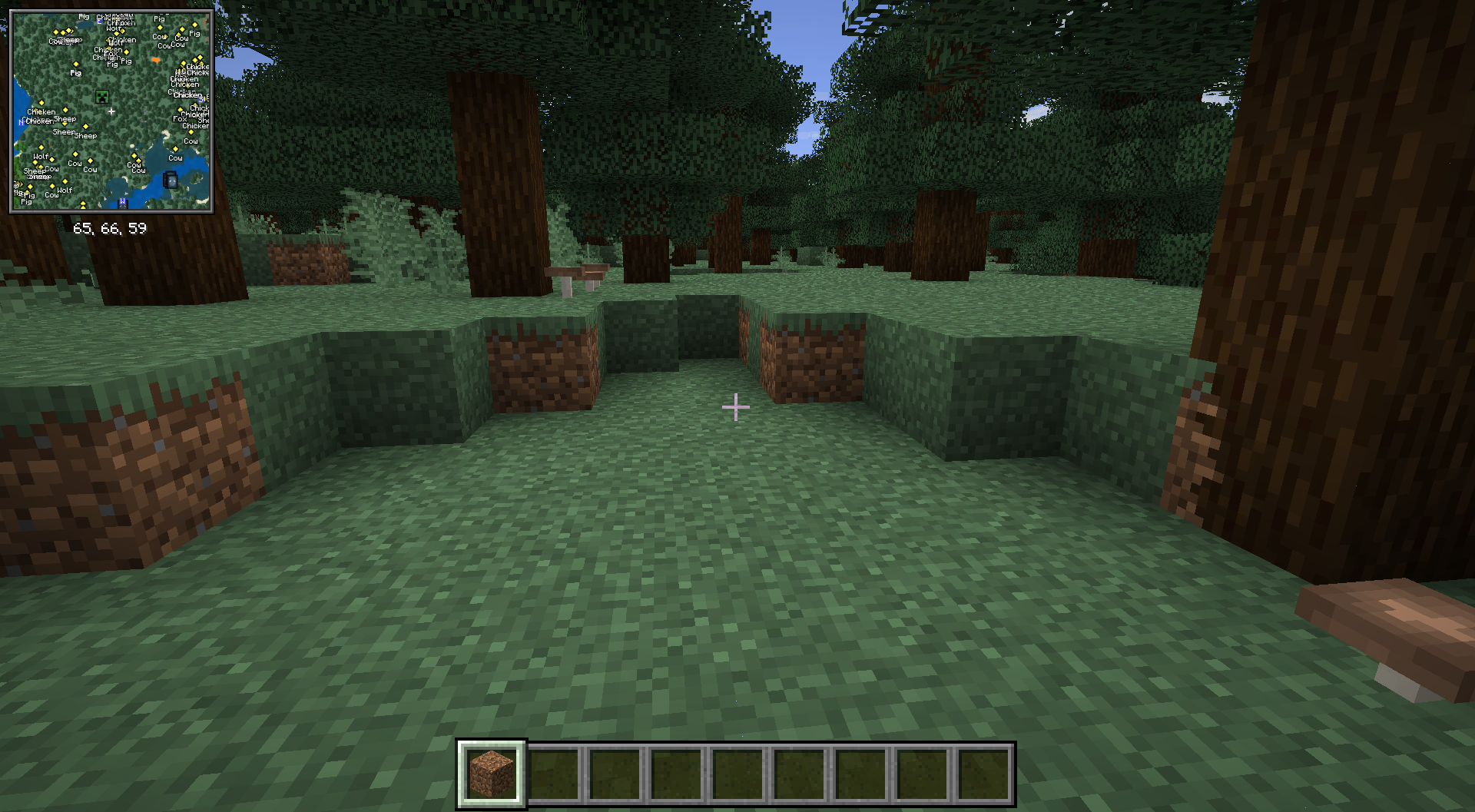1475x812 pixels.
Task: Click a Wolf marker on the minimap
Action: click(41, 157)
